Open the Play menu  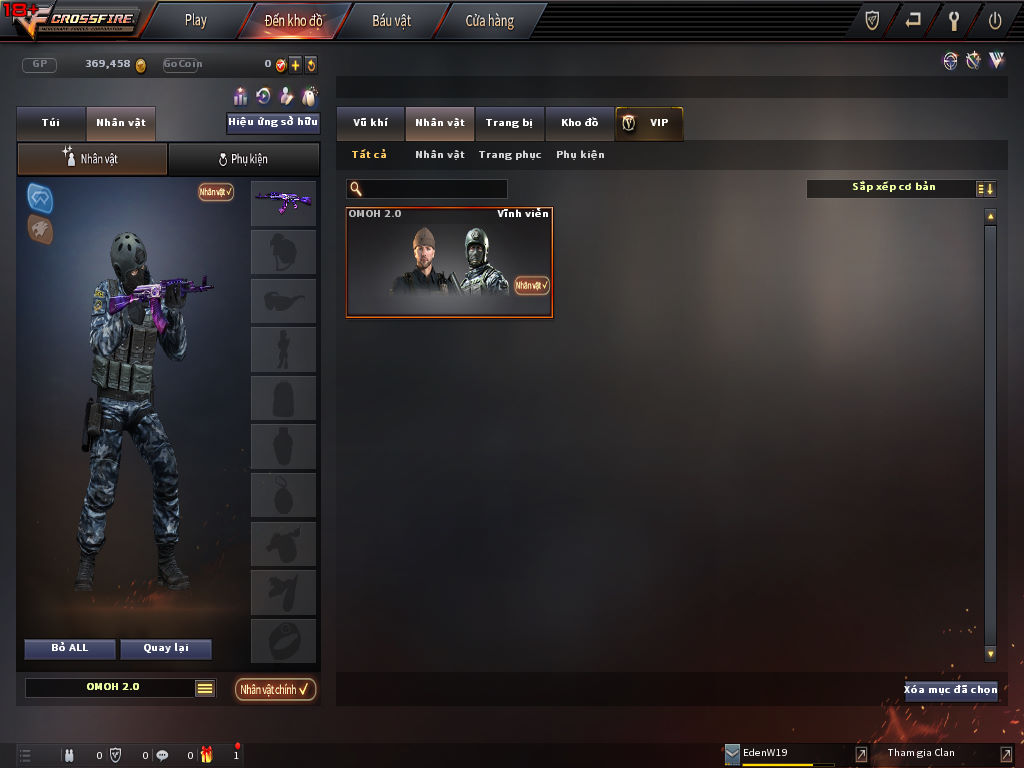tap(196, 20)
